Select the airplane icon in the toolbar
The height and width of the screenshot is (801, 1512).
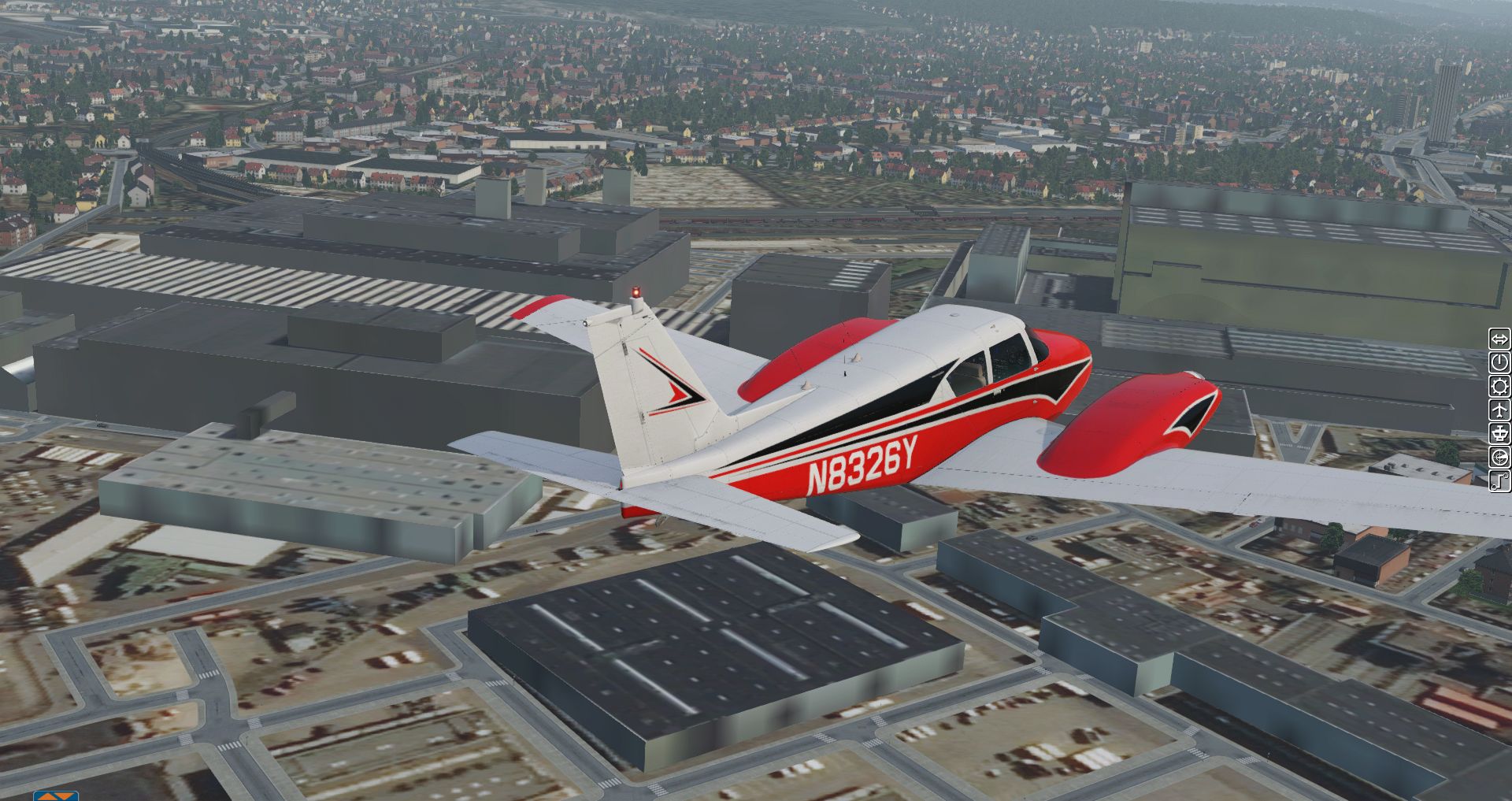1499,410
